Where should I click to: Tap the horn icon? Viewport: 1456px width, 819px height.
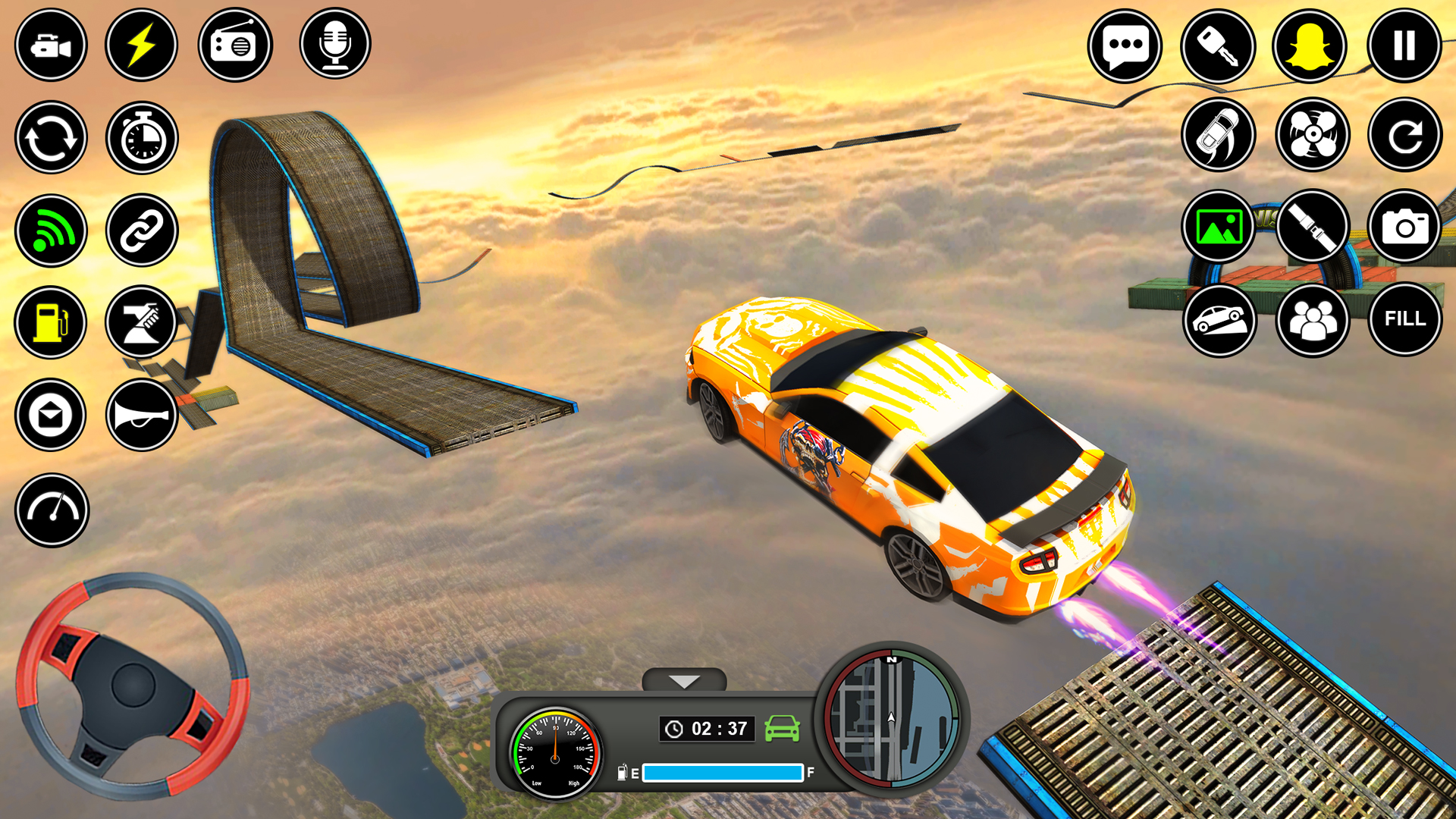coord(142,416)
